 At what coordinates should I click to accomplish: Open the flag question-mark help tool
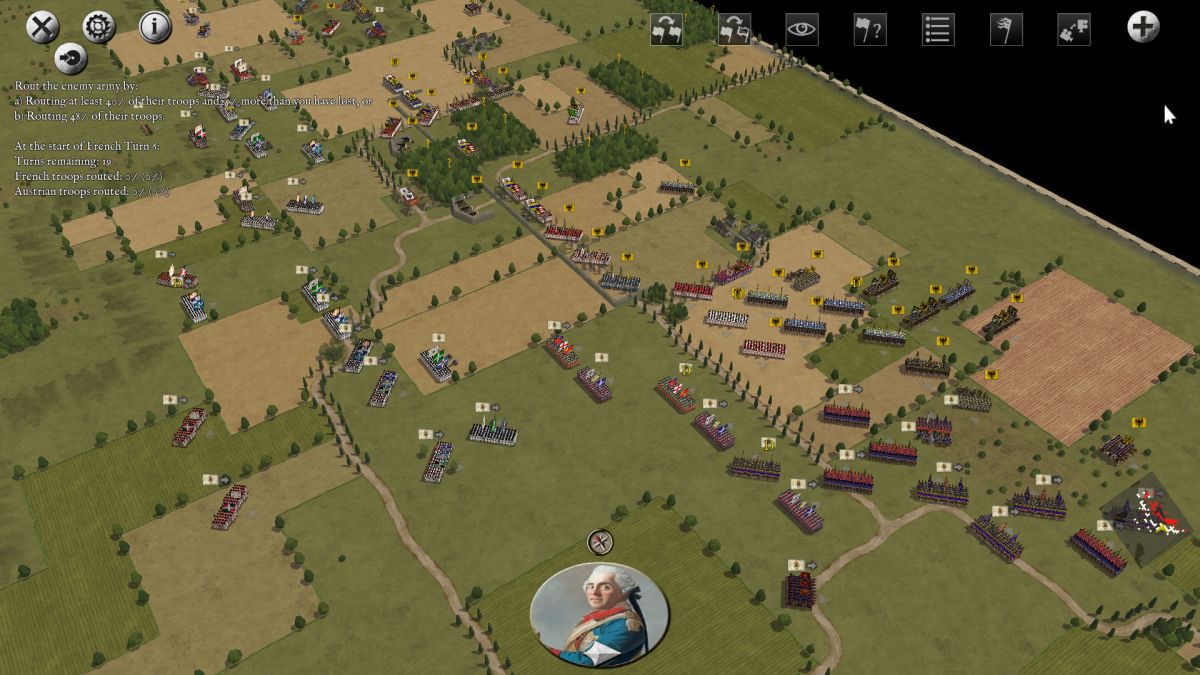(x=869, y=29)
